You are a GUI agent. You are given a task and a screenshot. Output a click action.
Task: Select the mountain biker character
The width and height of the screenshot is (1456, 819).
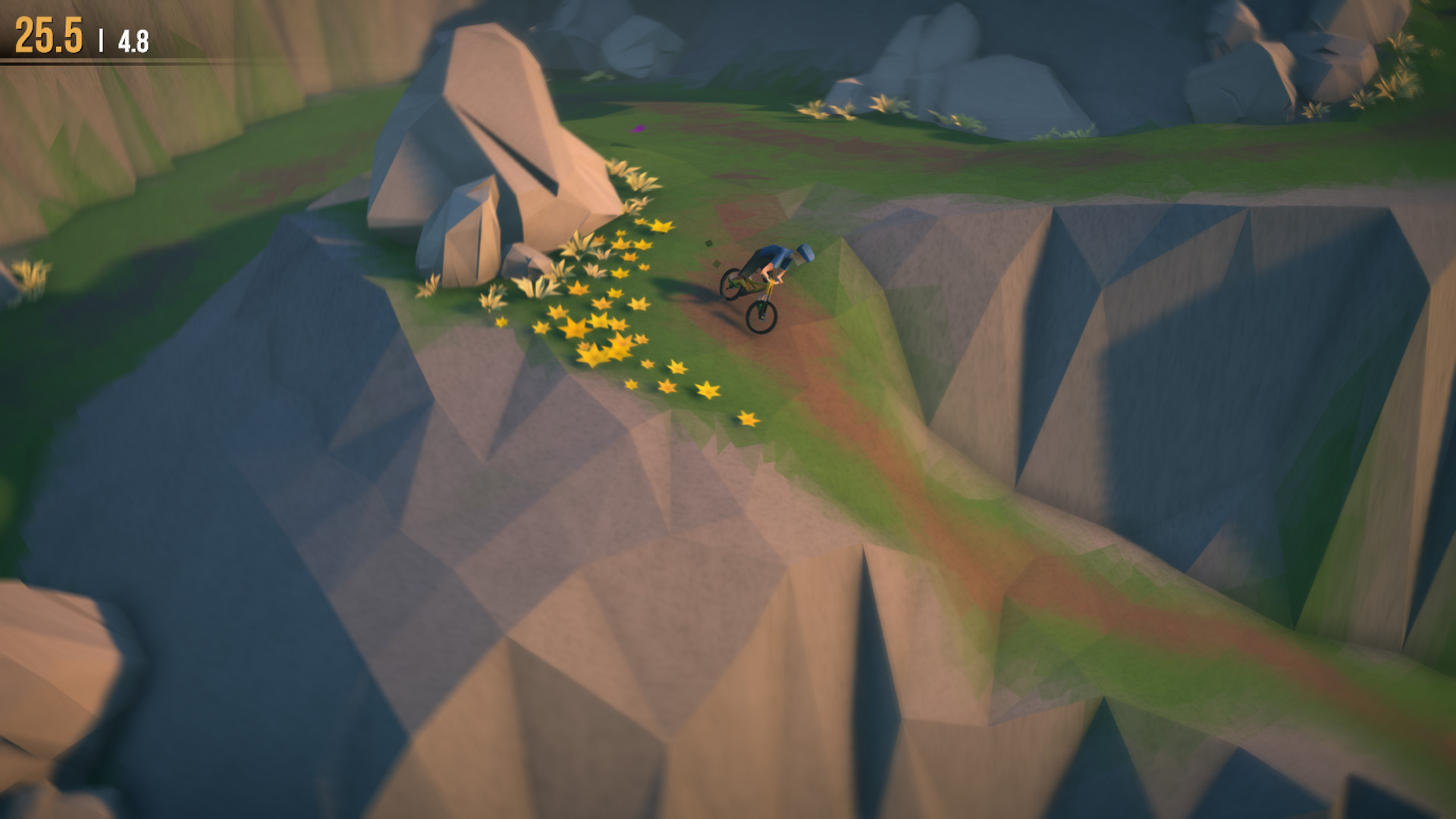coord(770,258)
